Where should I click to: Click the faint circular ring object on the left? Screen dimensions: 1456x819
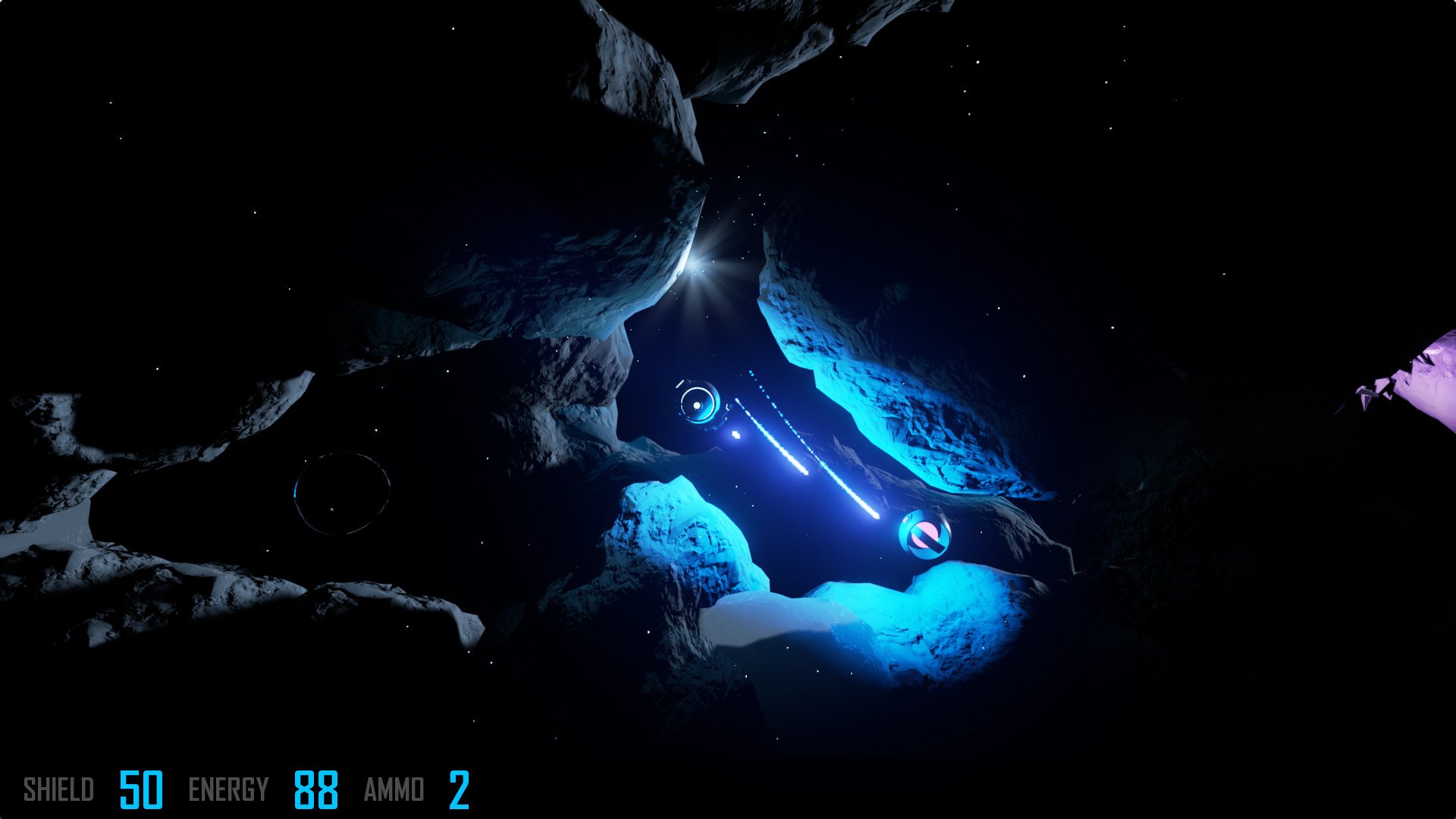(341, 493)
